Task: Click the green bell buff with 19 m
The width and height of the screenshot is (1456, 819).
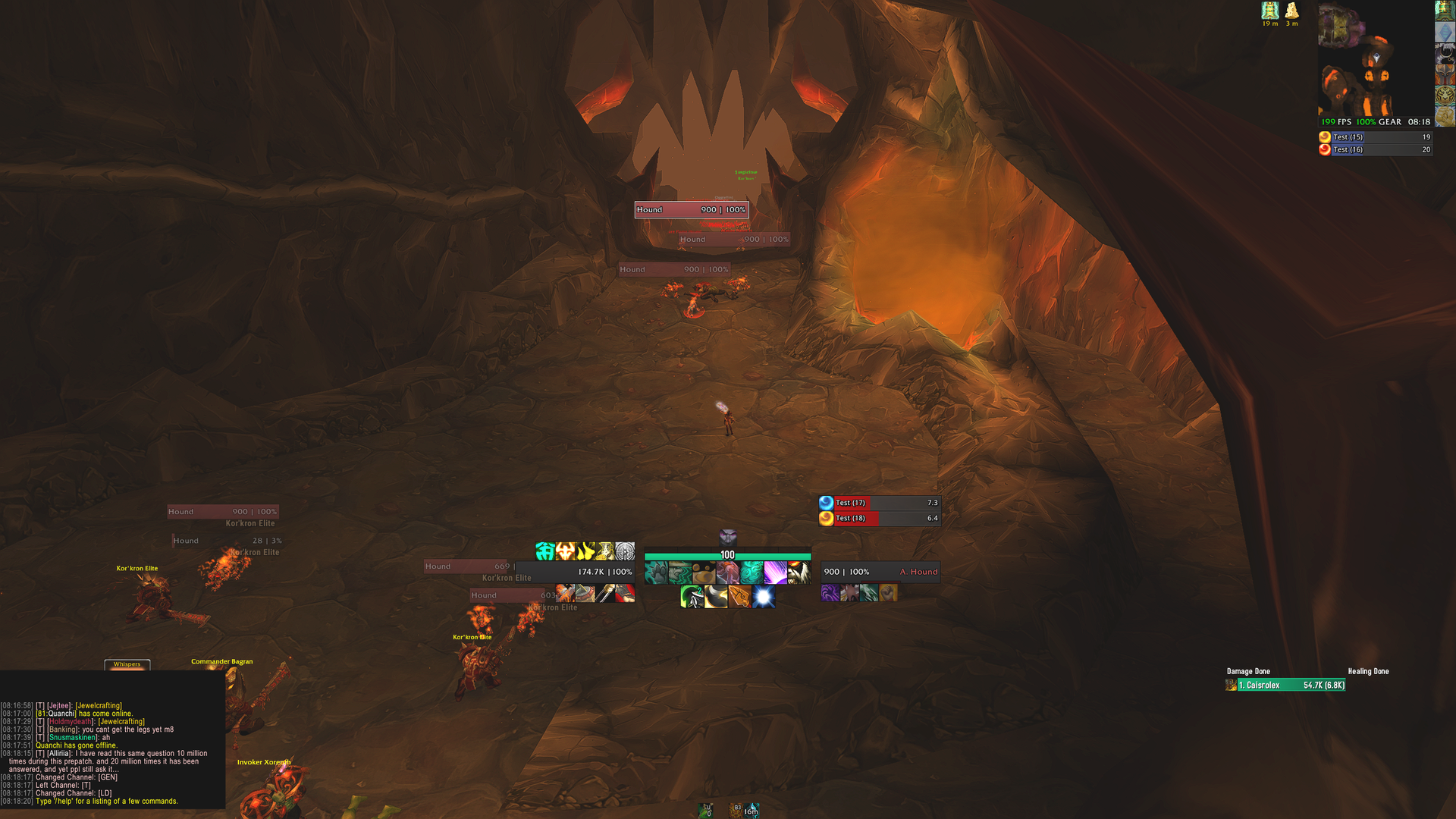Action: pyautogui.click(x=1270, y=11)
